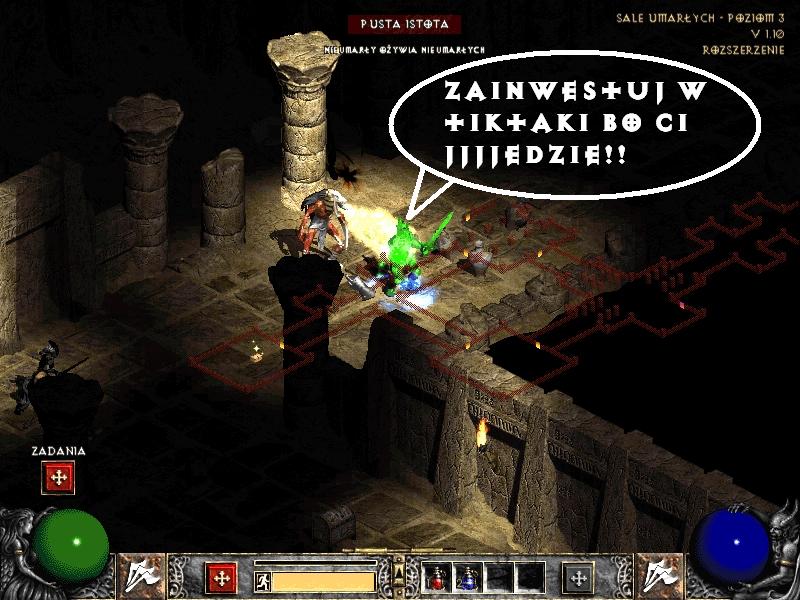Click the grey skill points button
The width and height of the screenshot is (800, 600).
click(580, 578)
